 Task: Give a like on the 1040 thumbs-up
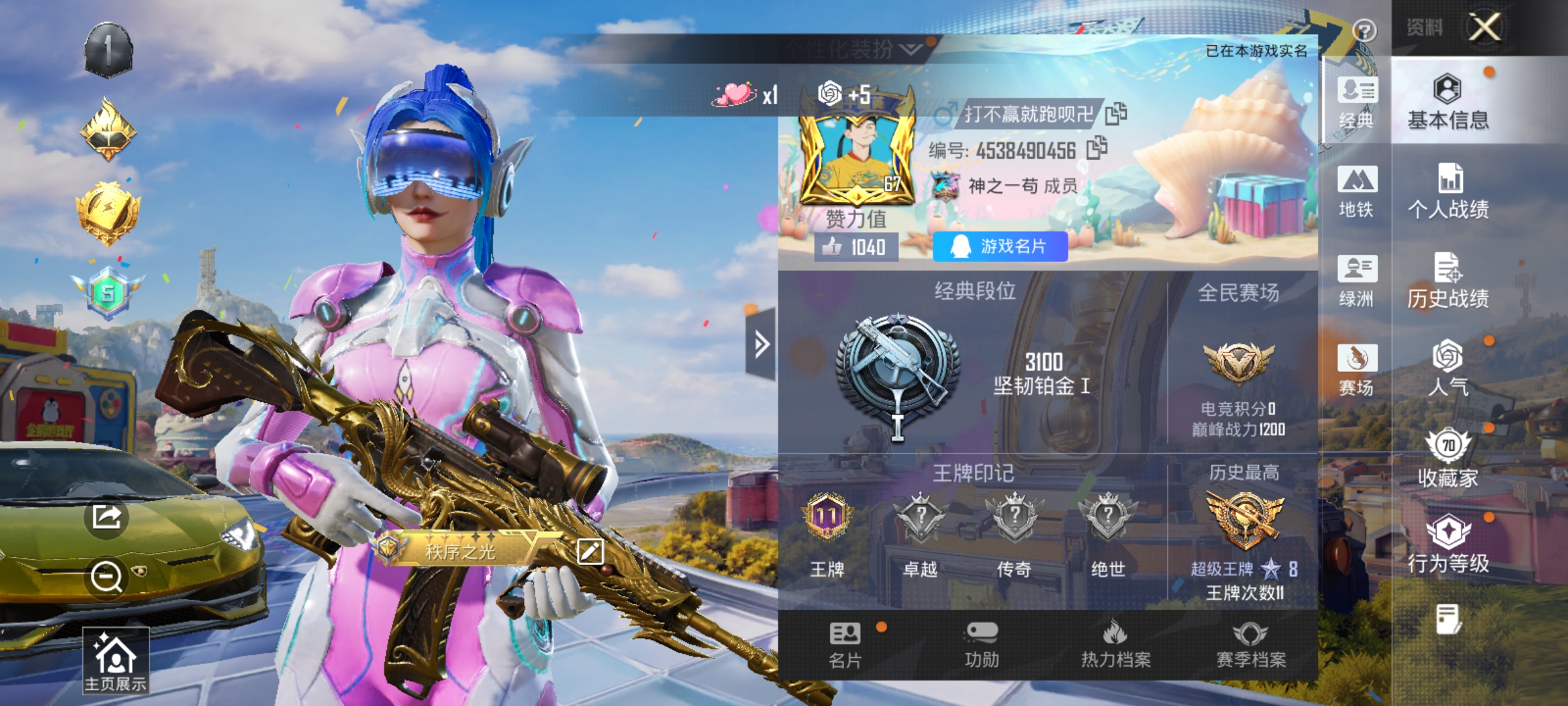(856, 247)
